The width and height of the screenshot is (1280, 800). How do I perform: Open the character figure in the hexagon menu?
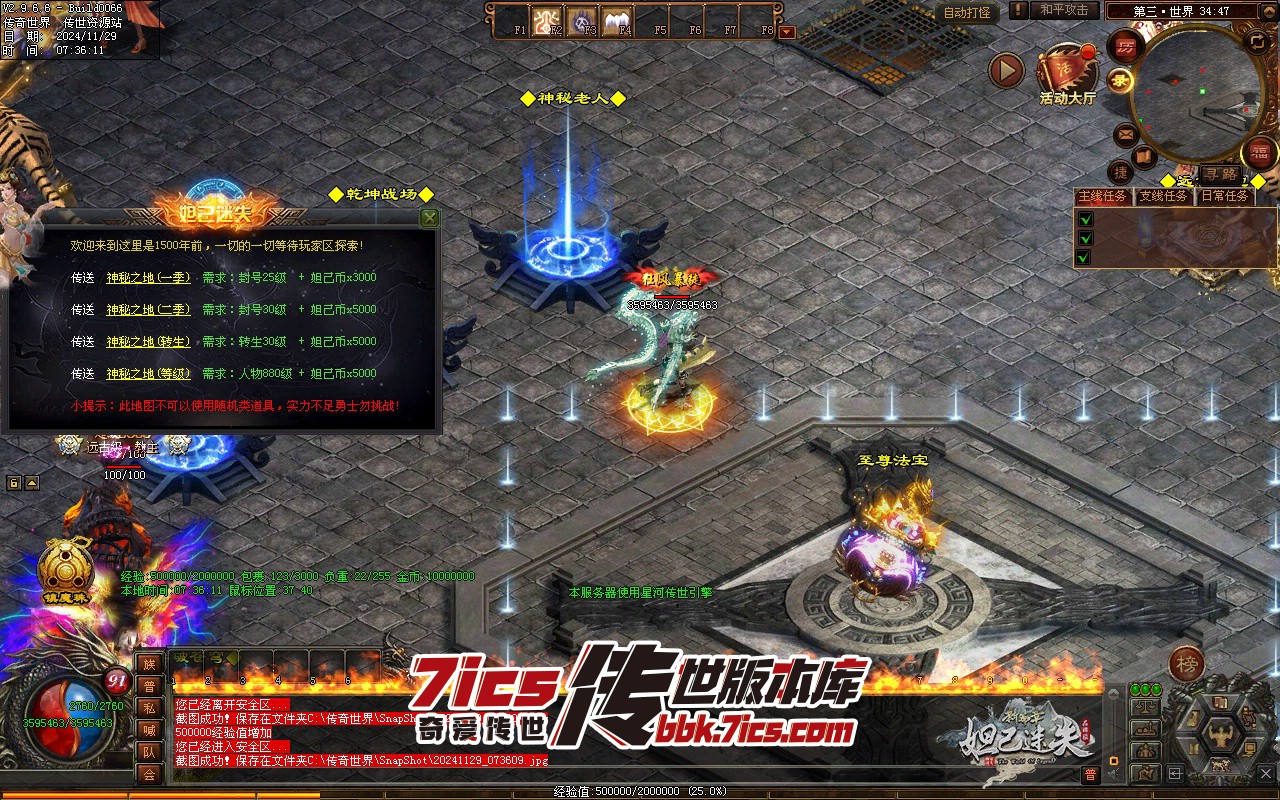pyautogui.click(x=1221, y=734)
